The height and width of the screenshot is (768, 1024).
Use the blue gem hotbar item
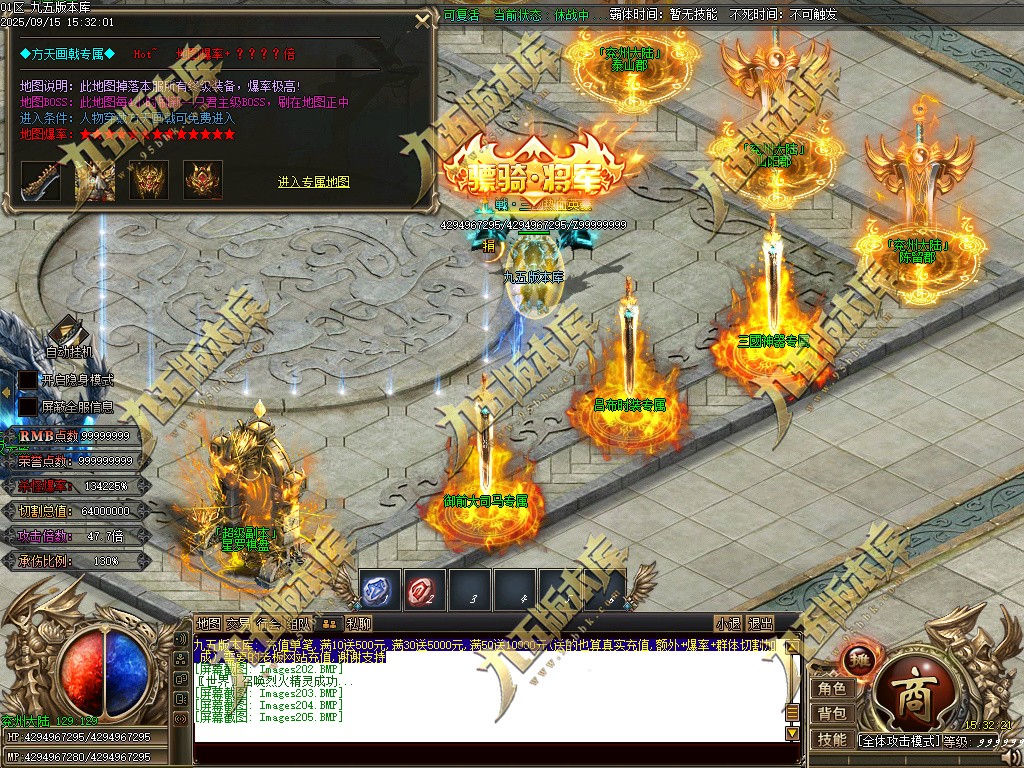tap(380, 591)
